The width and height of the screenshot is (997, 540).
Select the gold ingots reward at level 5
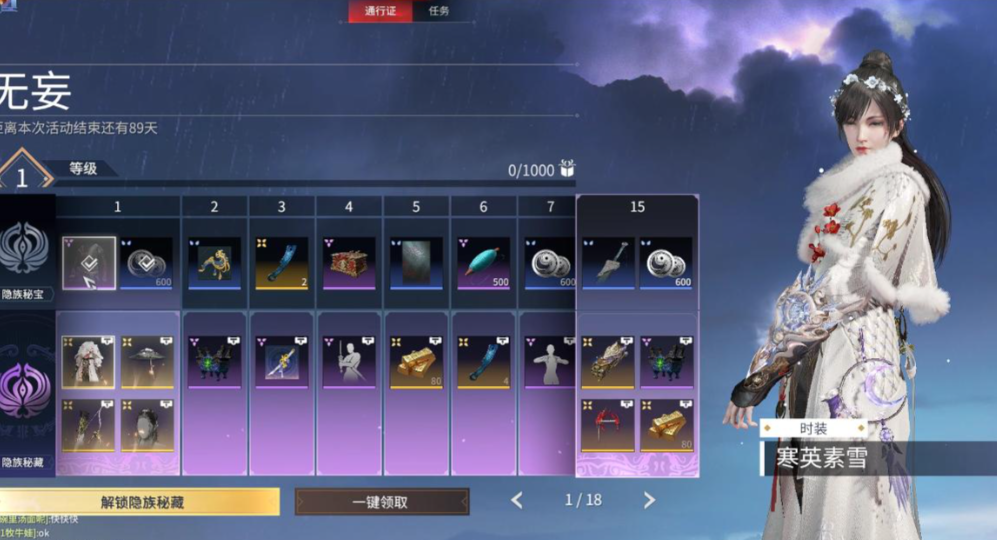tap(416, 362)
